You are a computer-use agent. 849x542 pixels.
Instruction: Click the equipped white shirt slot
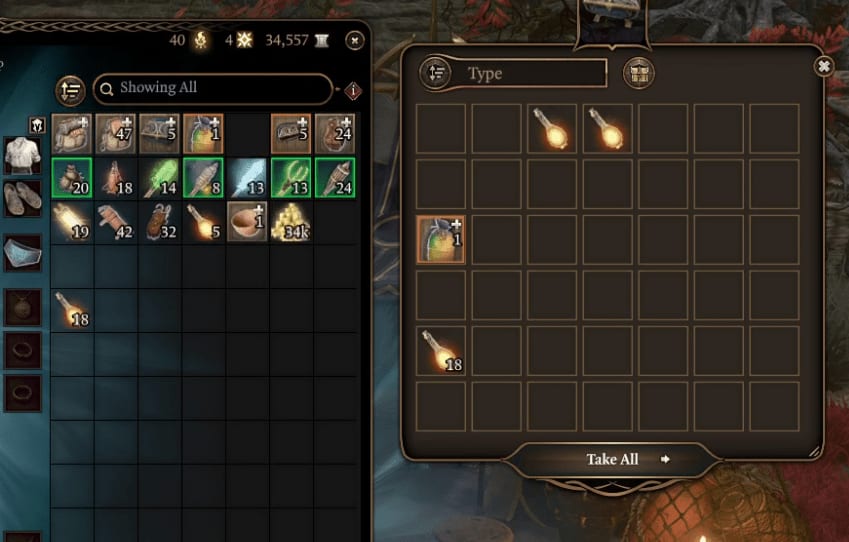[22, 156]
